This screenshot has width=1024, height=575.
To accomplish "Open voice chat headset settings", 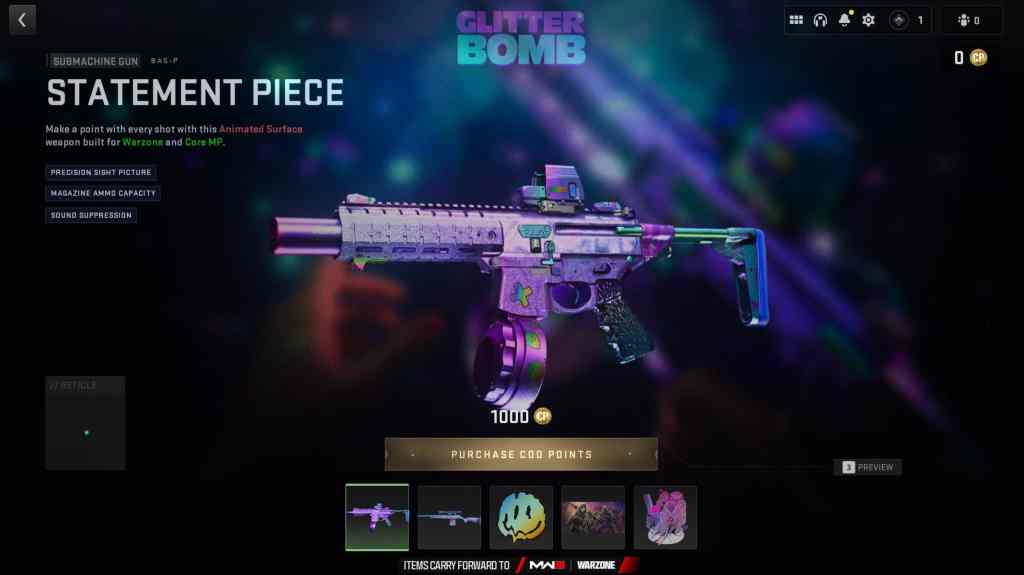I will coord(820,20).
